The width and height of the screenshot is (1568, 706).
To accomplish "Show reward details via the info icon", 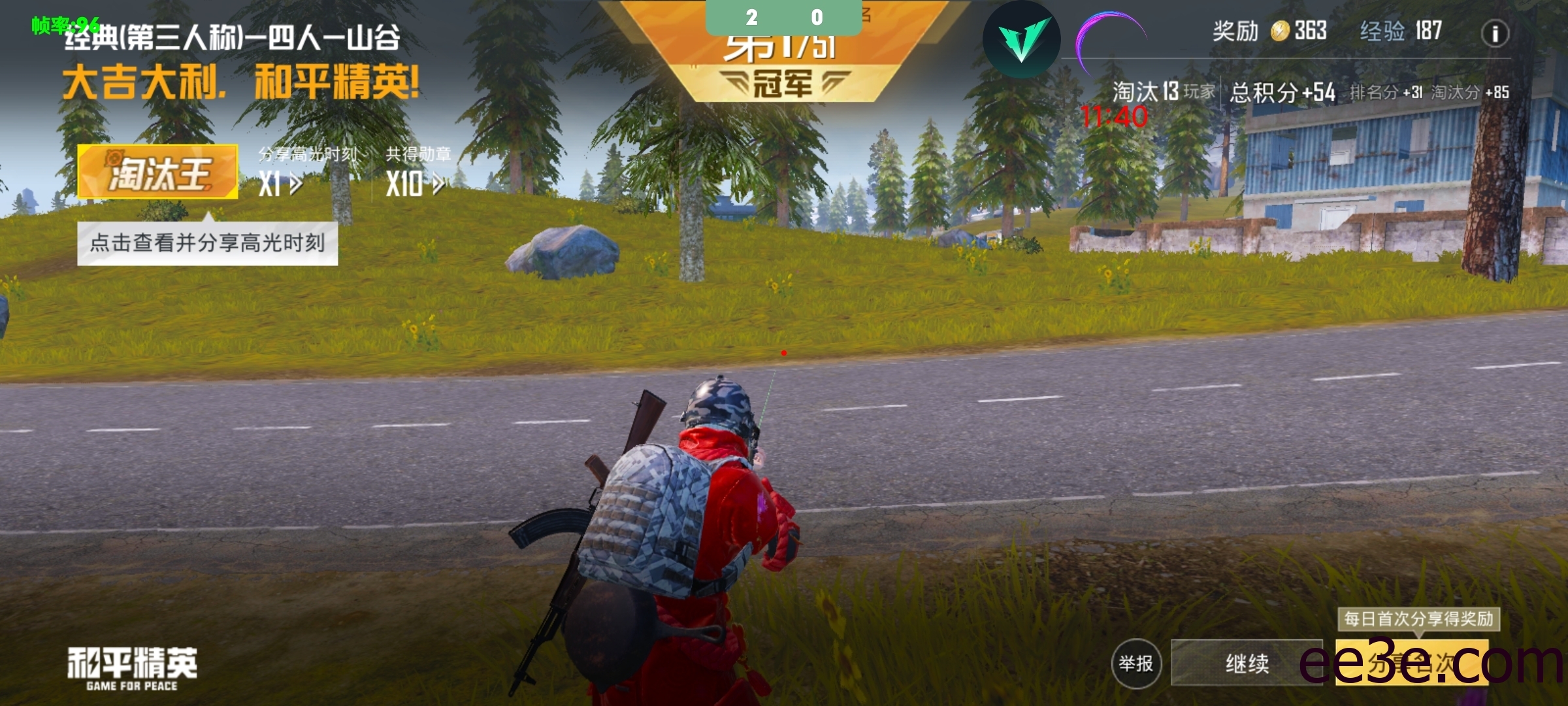I will pos(1495,33).
